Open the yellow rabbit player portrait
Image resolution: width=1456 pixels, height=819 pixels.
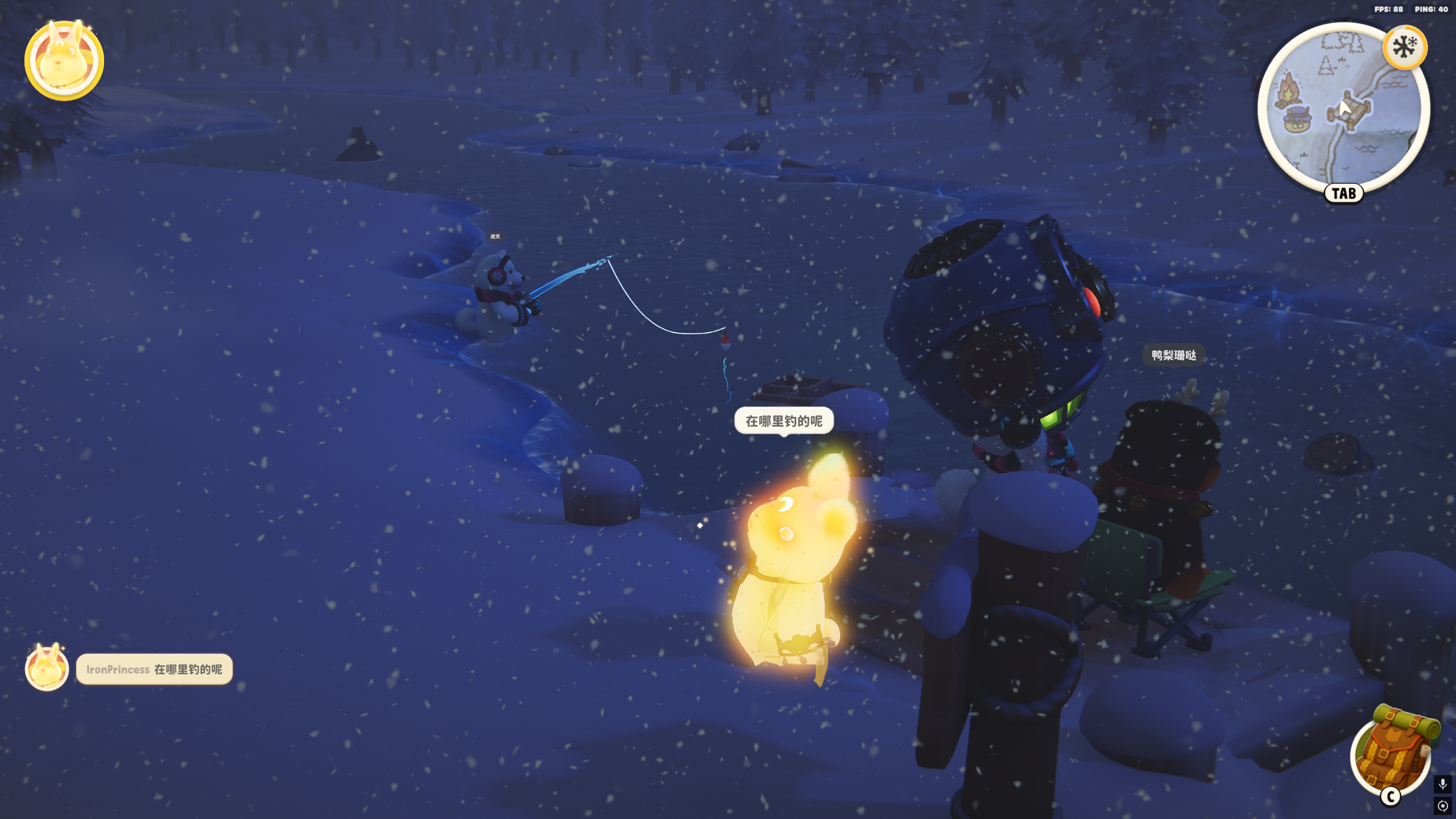[64, 60]
